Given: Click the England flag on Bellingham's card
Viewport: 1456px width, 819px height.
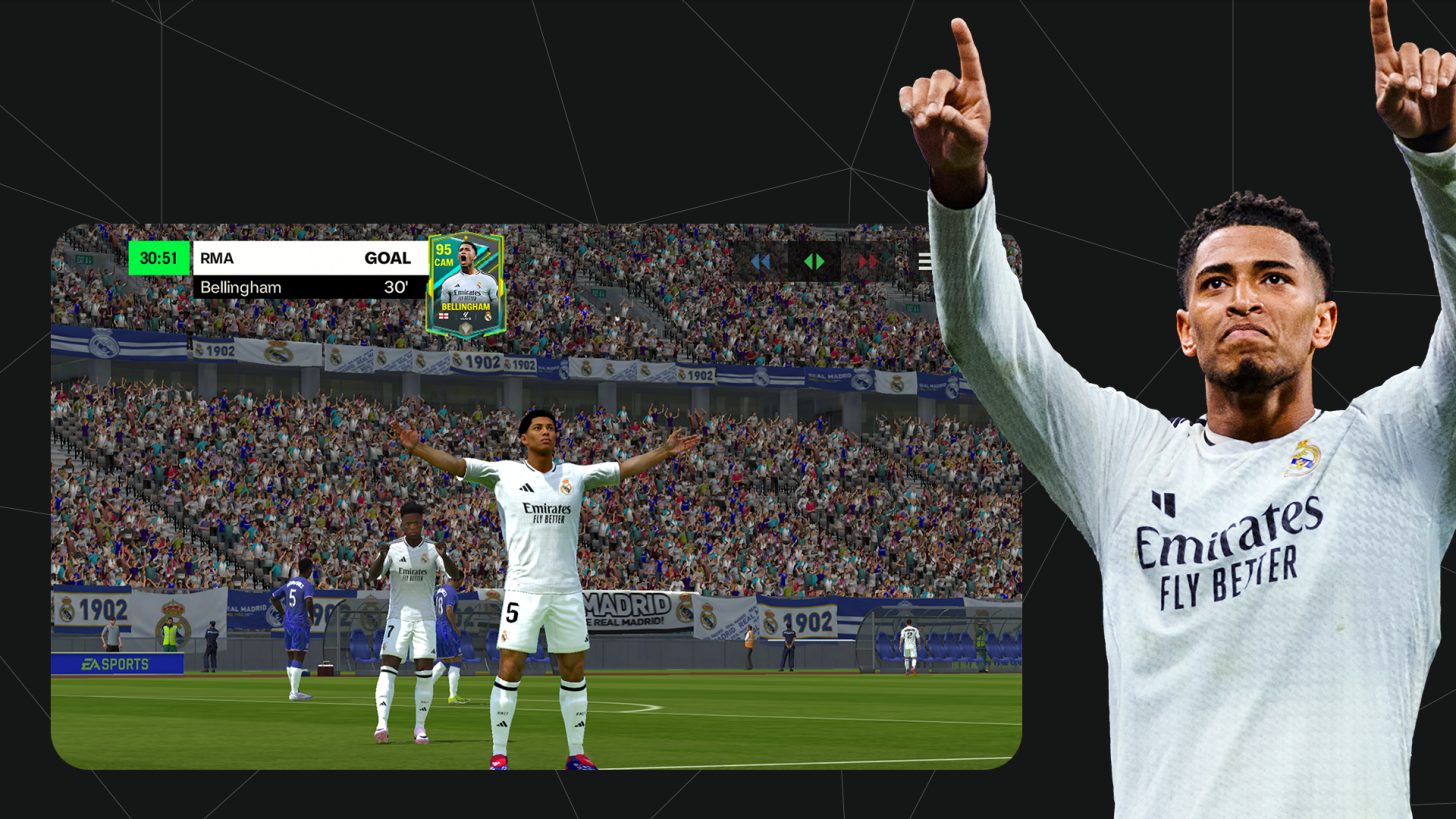Looking at the screenshot, I should click(x=444, y=315).
